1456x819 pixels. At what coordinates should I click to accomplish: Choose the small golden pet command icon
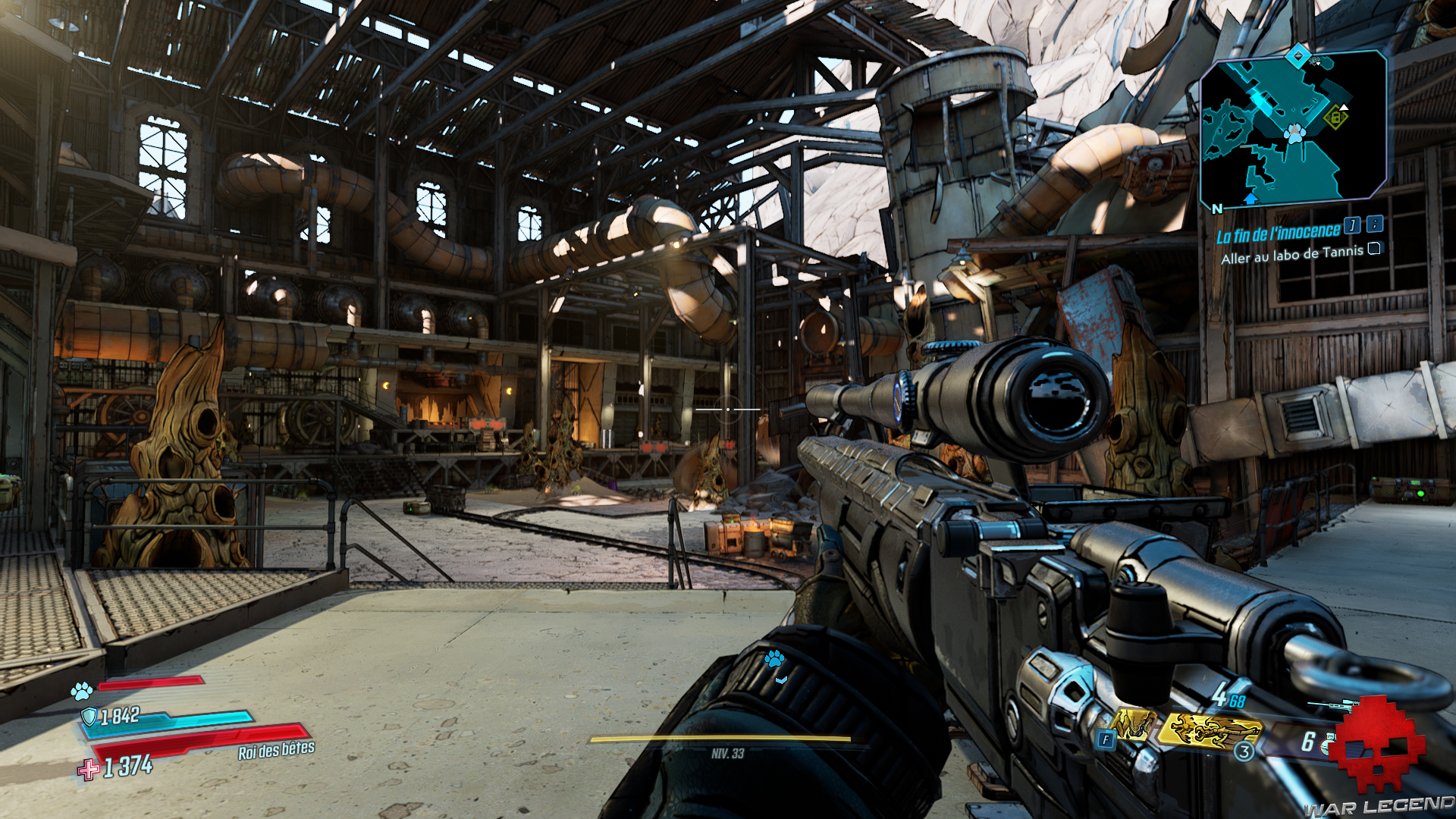[1133, 726]
